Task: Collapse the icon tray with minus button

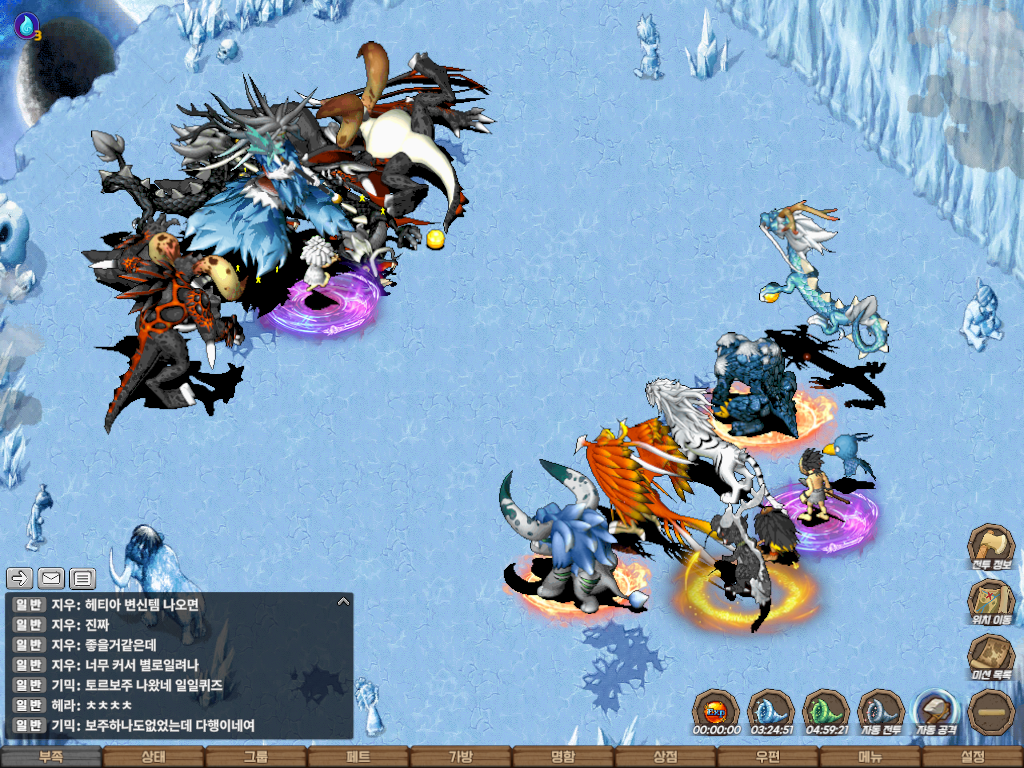Action: [x=992, y=712]
